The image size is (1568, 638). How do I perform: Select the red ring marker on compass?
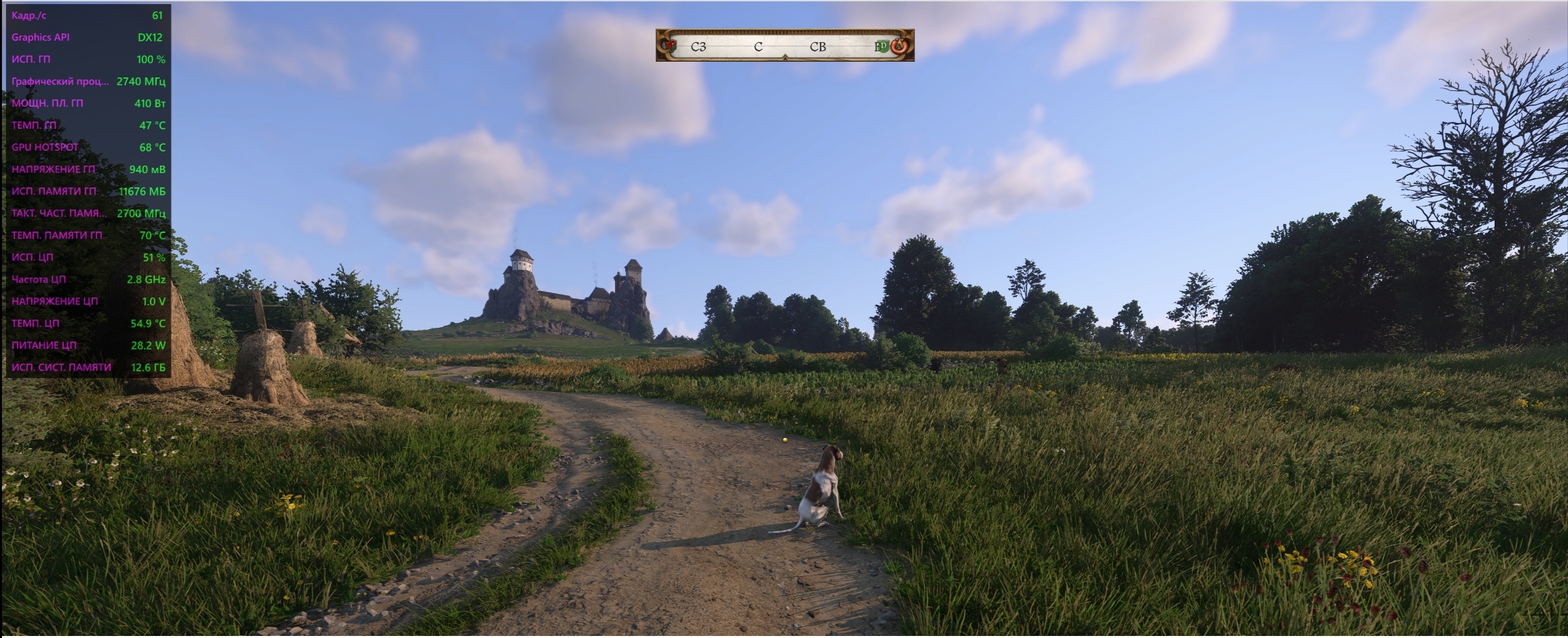tap(899, 46)
